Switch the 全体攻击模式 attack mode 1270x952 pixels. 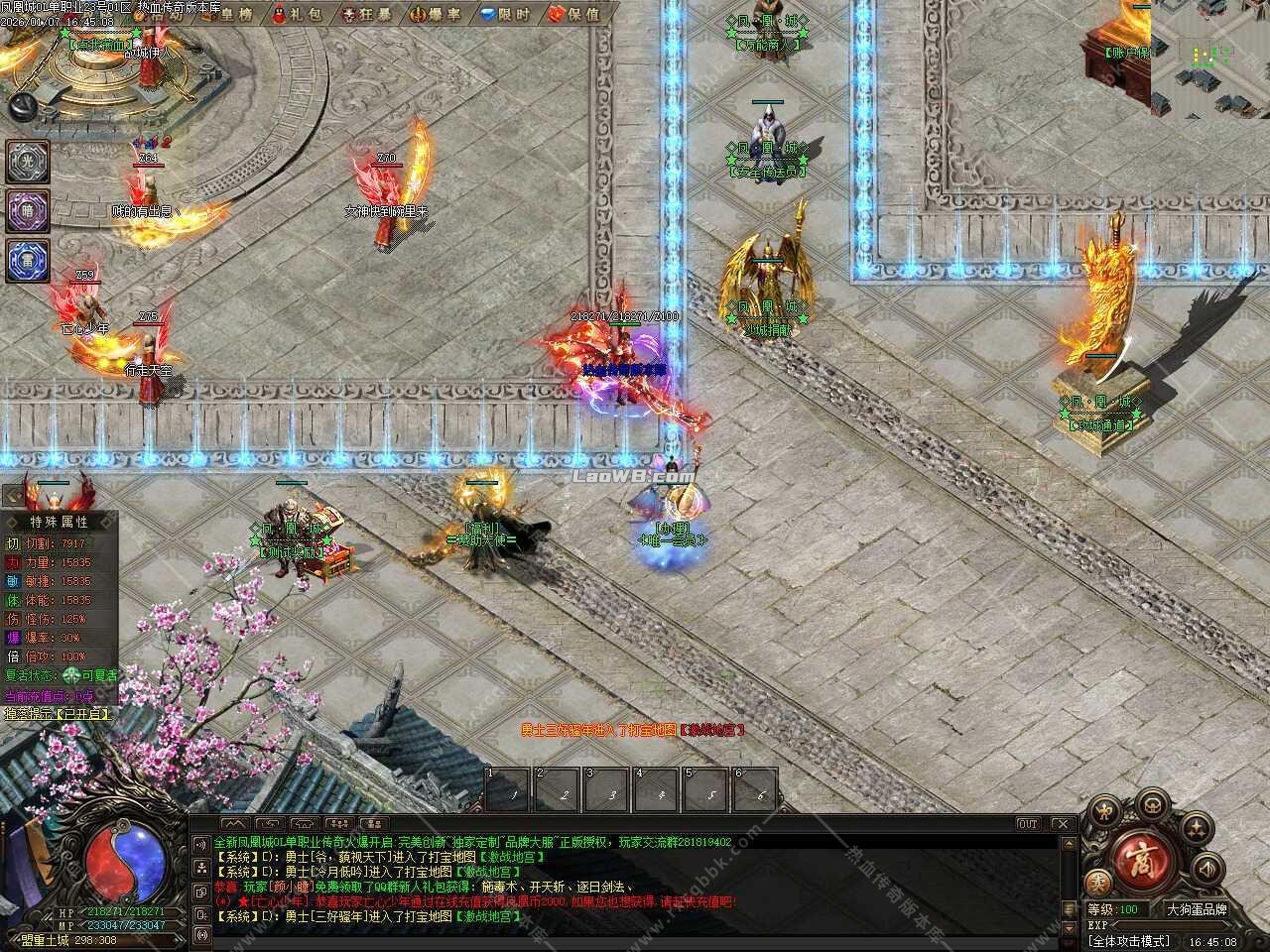click(x=1129, y=940)
